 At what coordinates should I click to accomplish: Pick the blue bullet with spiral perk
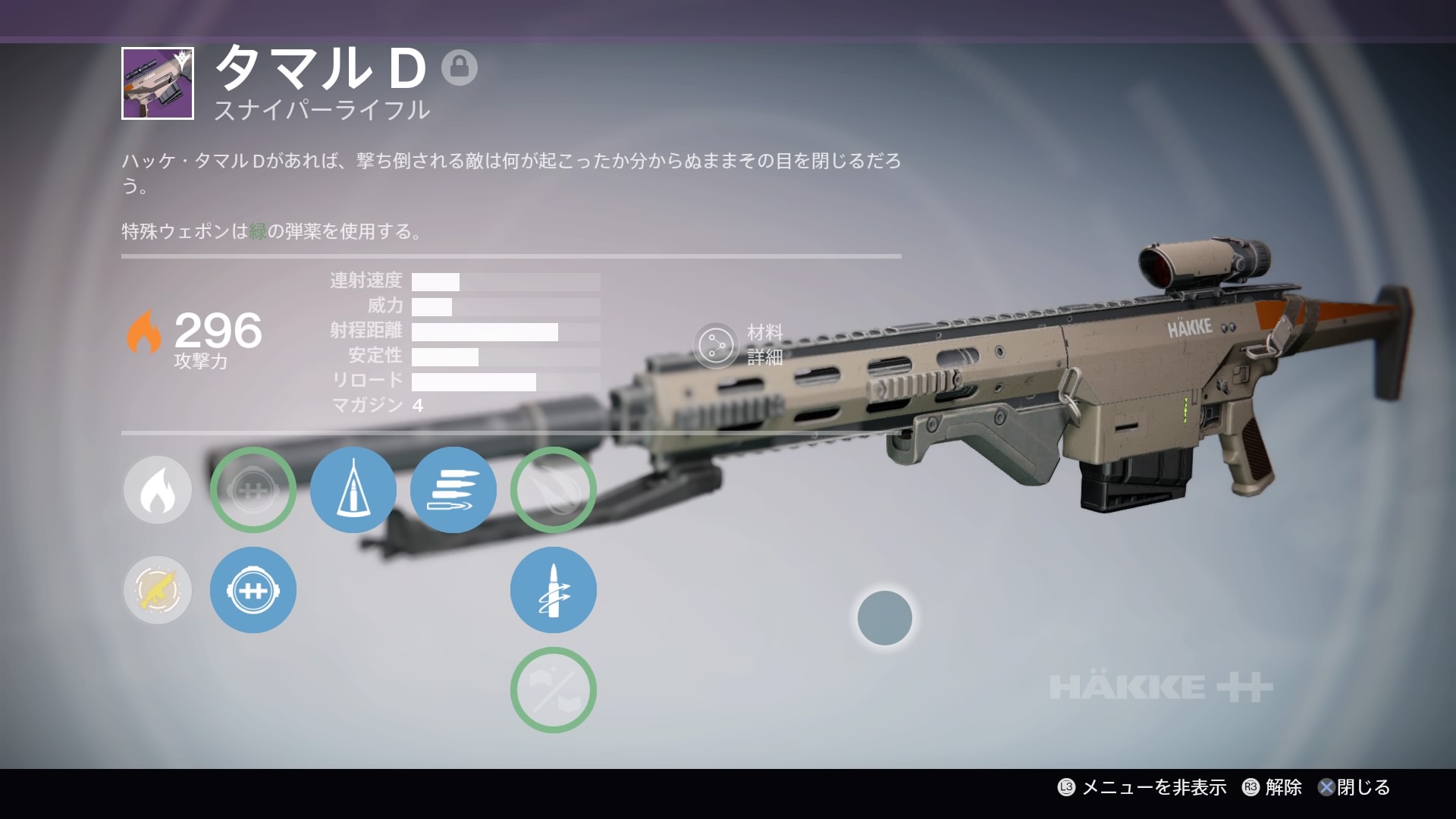click(x=554, y=590)
